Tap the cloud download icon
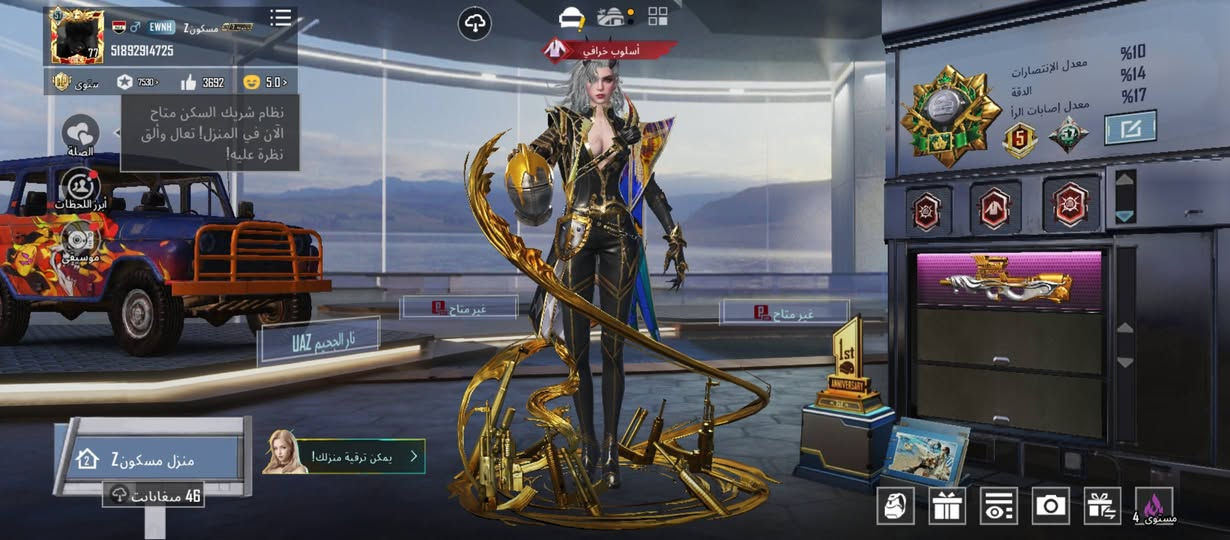This screenshot has height=540, width=1230. [x=475, y=25]
